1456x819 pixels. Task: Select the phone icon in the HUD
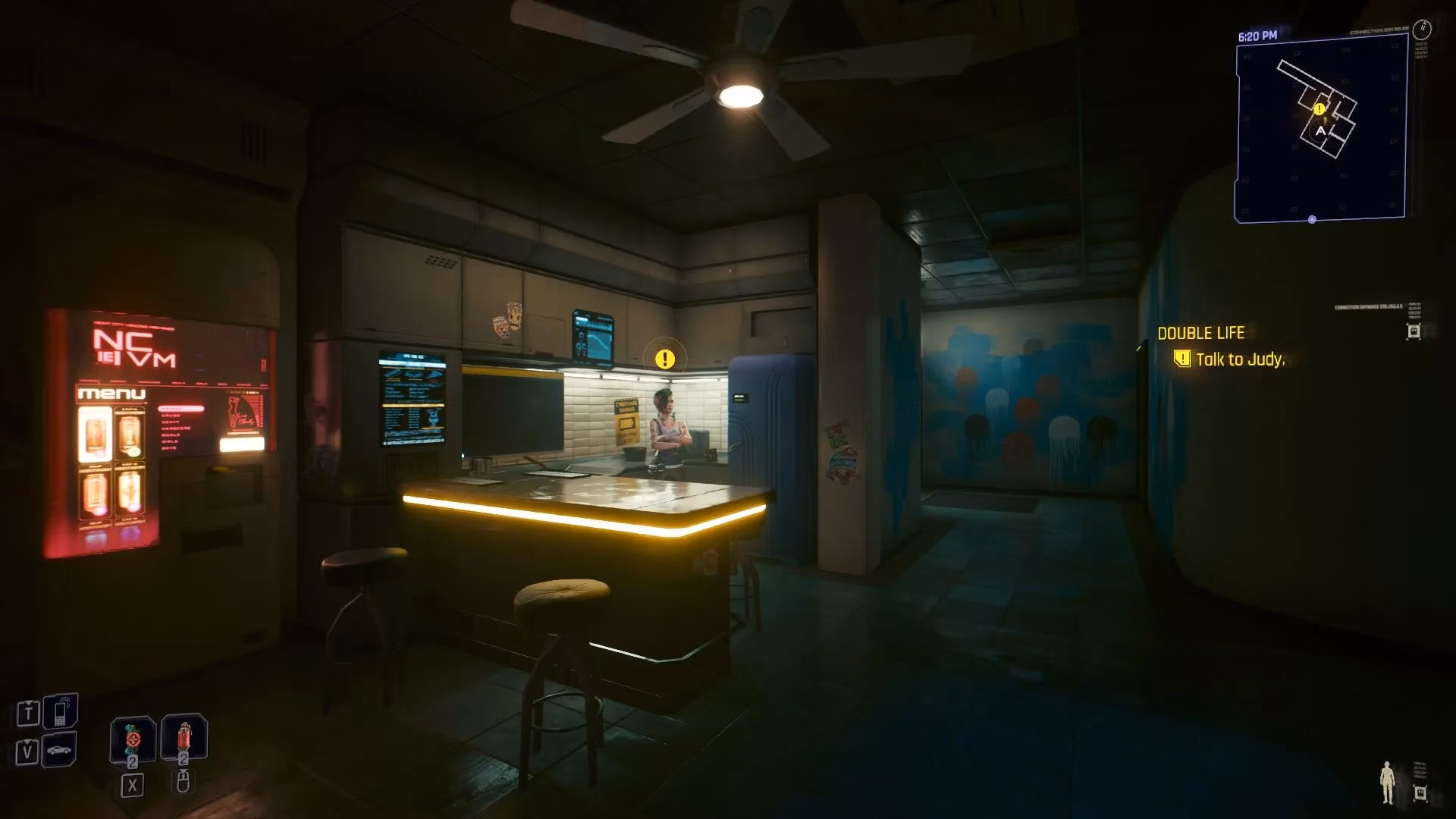point(61,711)
